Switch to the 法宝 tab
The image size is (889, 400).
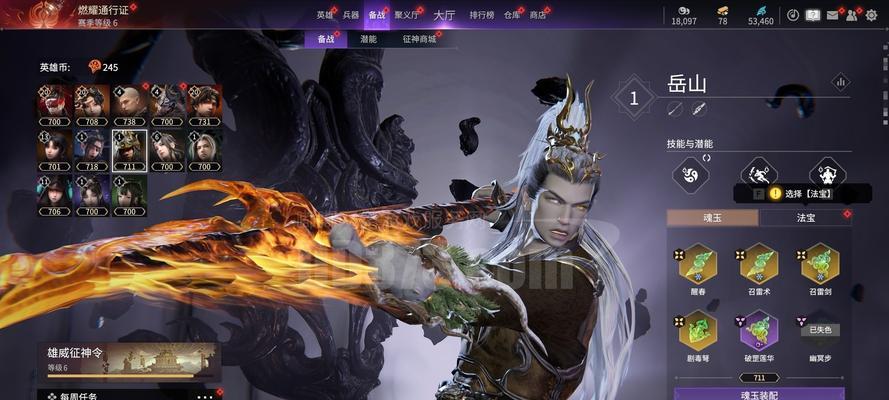(x=806, y=217)
